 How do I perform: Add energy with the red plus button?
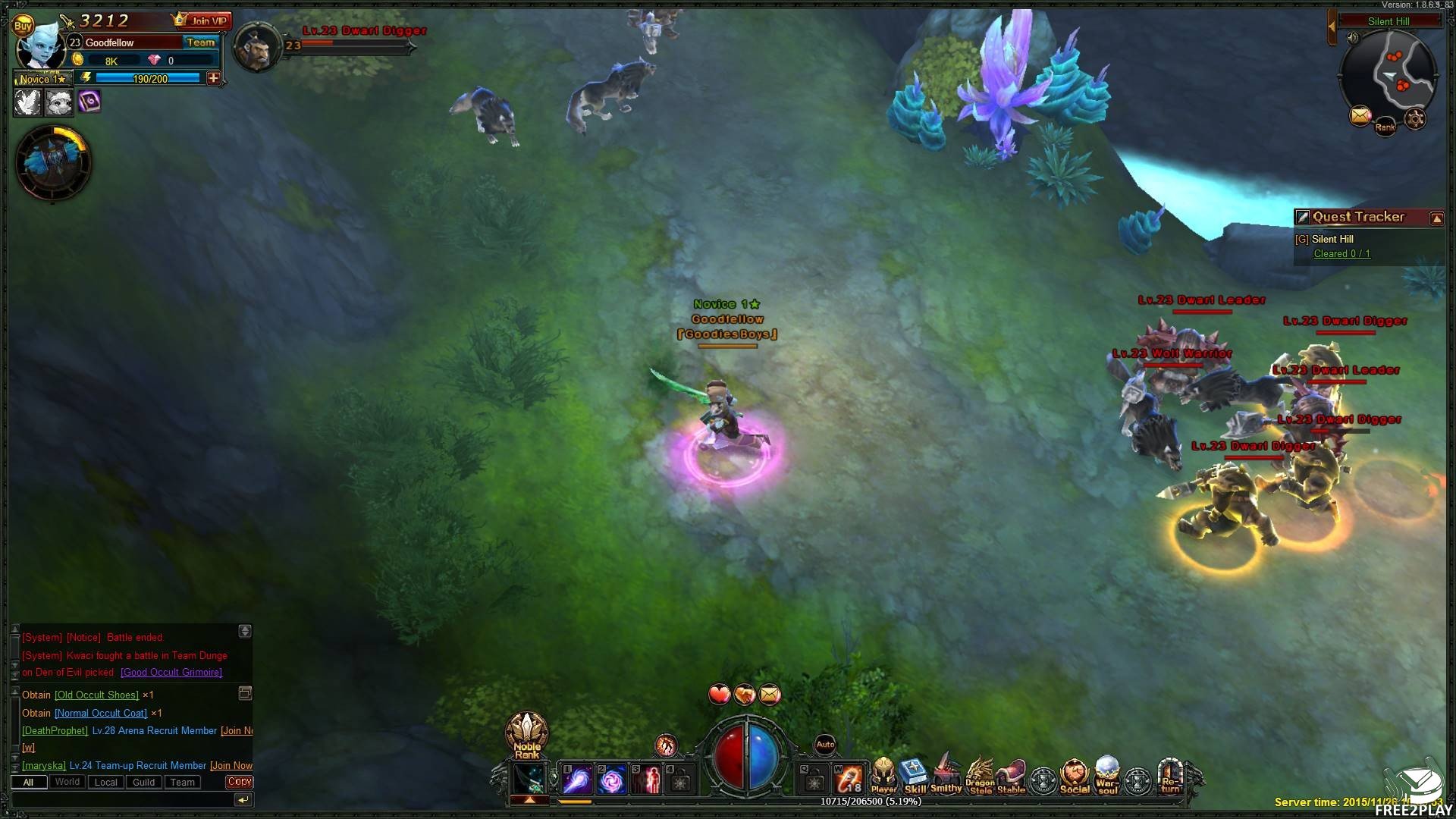click(x=214, y=78)
